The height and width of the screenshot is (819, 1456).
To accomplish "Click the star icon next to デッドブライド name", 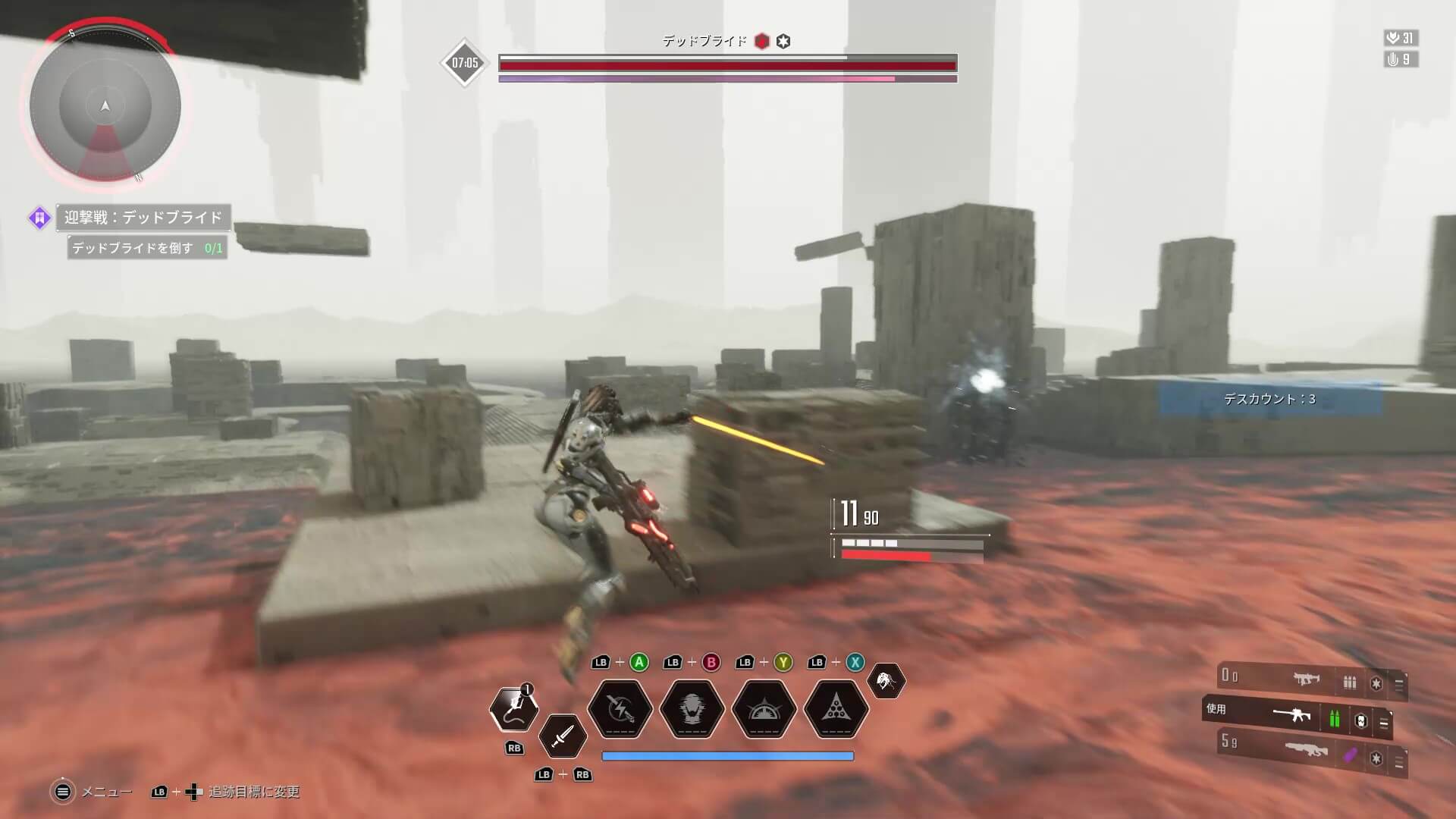I will [x=782, y=42].
